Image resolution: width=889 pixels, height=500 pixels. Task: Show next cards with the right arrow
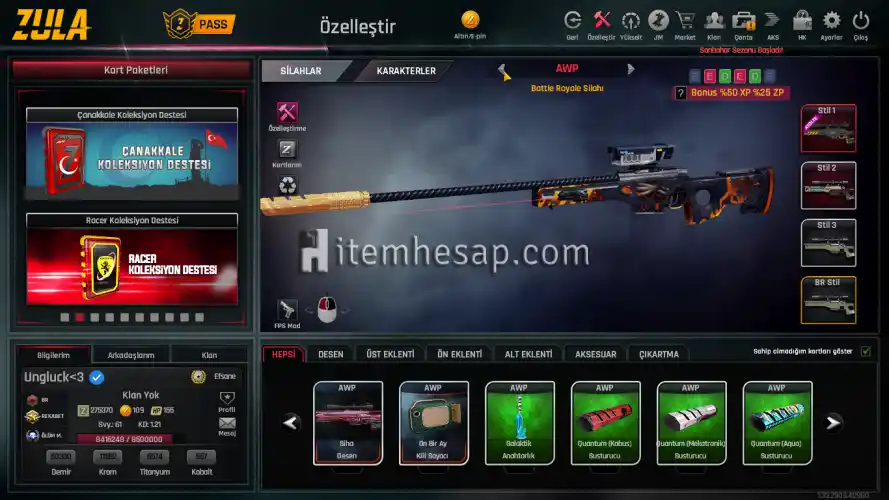pos(832,423)
